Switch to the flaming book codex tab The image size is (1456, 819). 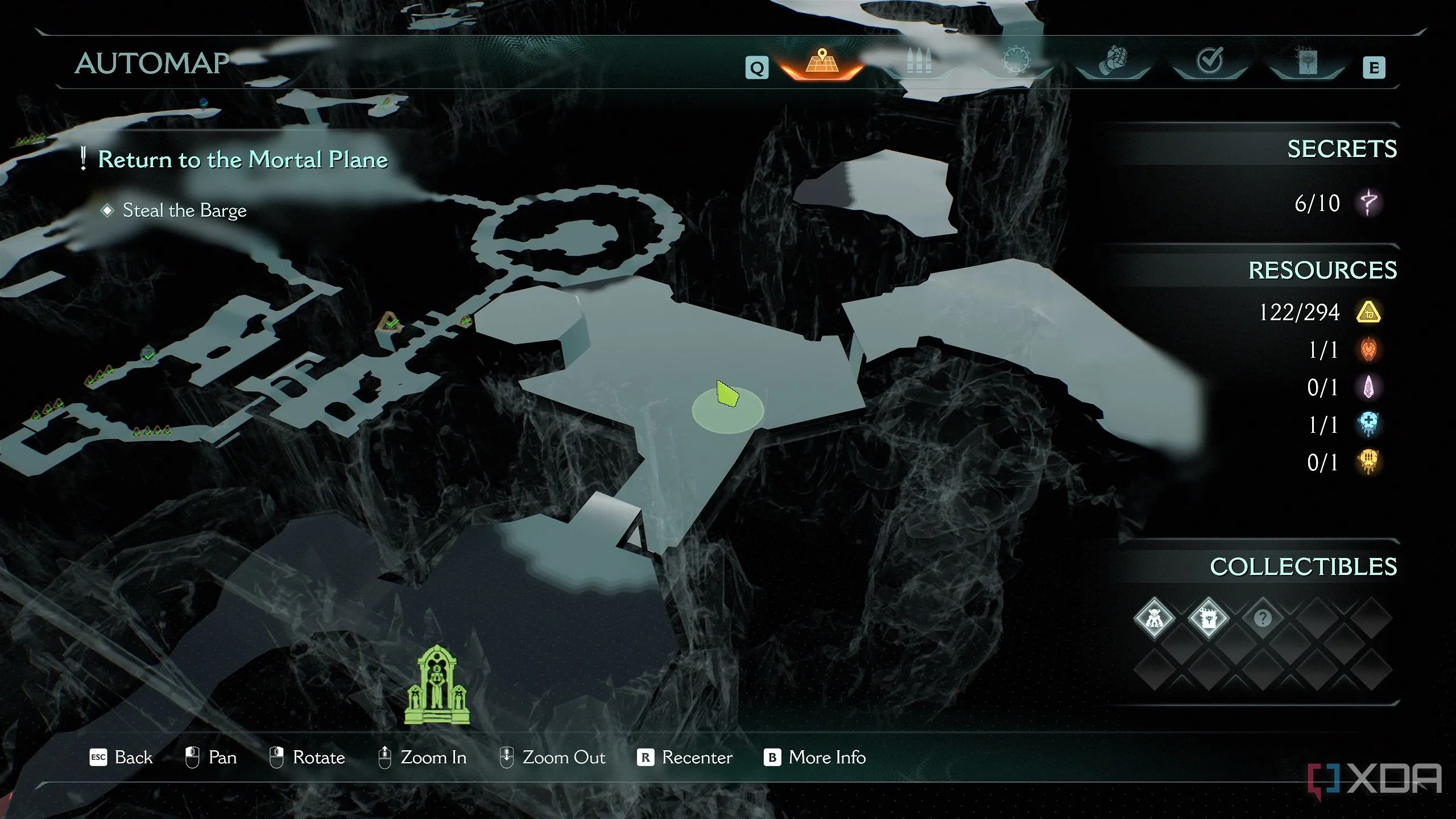(1306, 61)
